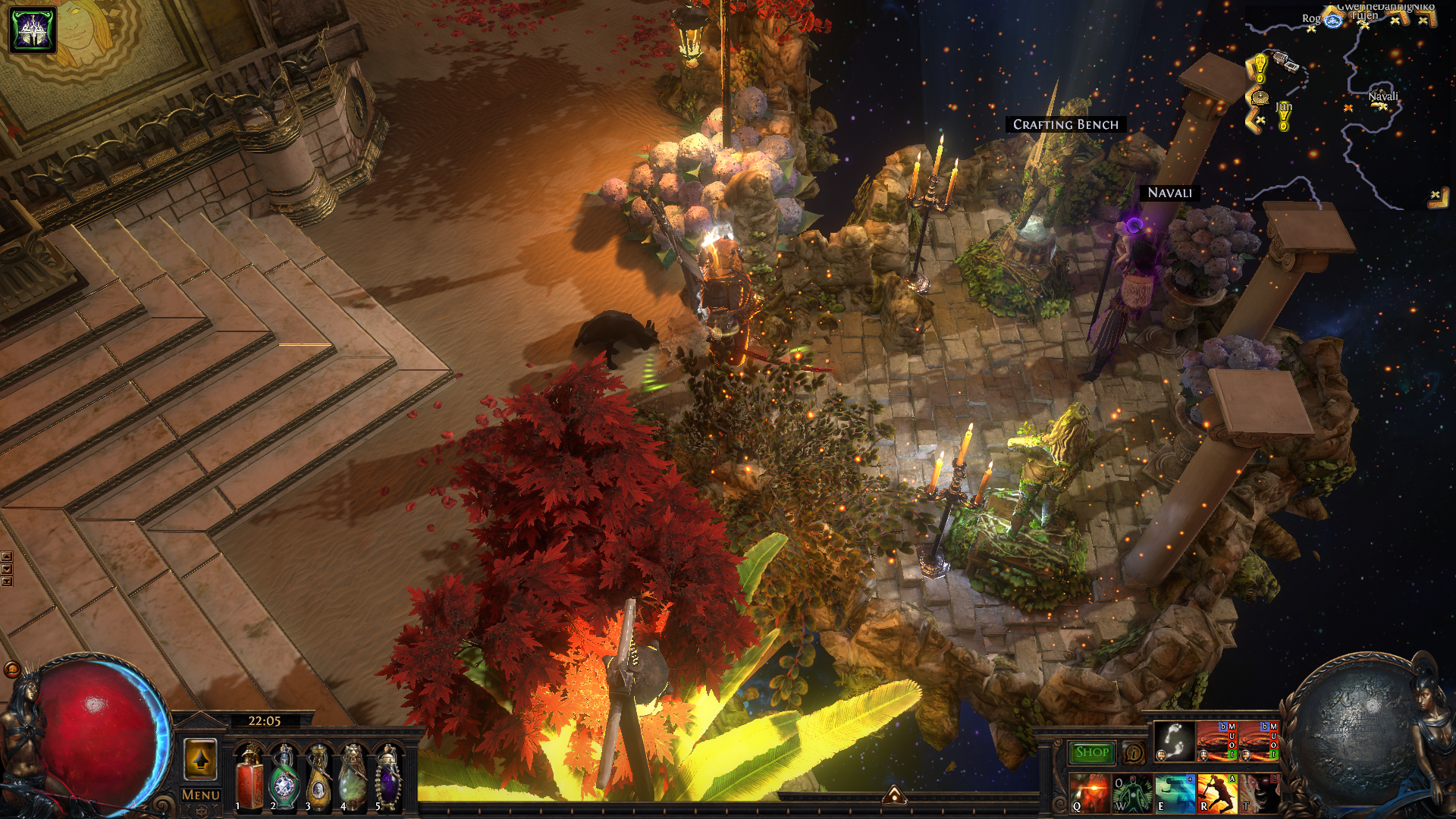This screenshot has height=819, width=1456.
Task: Click the helmet icon in the top-left corner
Action: click(x=33, y=30)
